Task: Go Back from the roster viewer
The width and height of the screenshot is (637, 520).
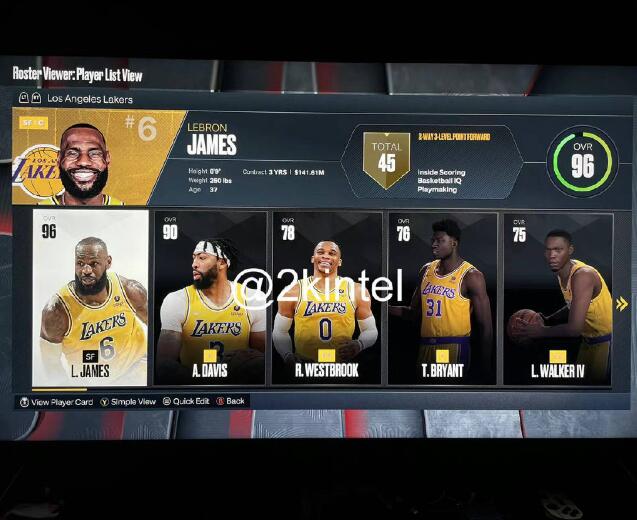Action: click(x=230, y=402)
